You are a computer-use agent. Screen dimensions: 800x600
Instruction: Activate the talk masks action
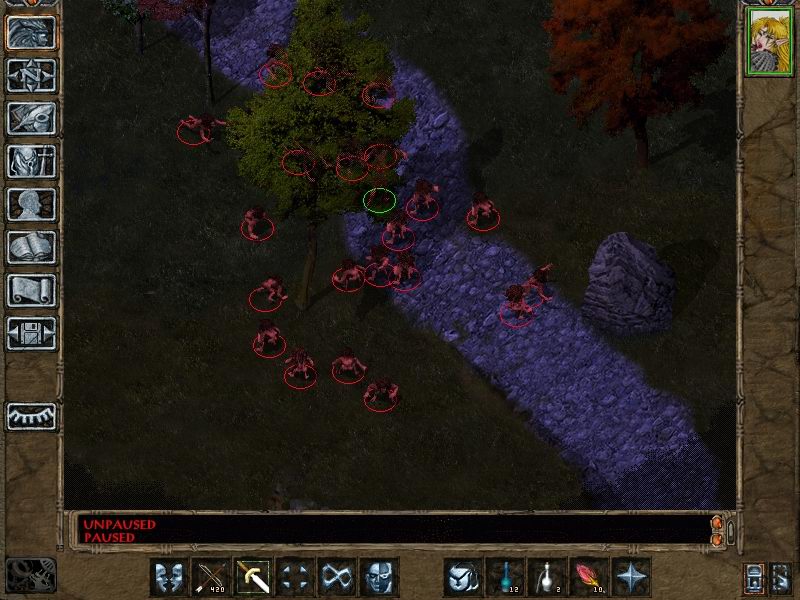coord(169,577)
